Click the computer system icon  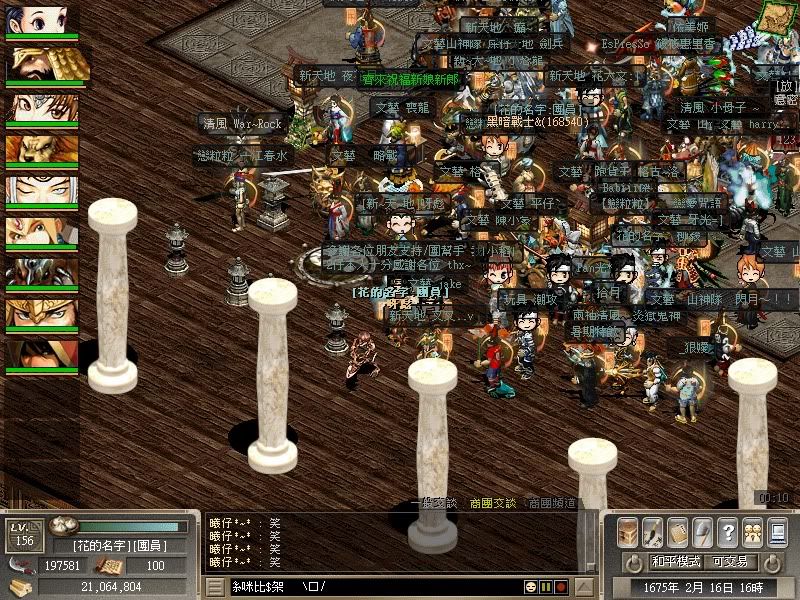click(777, 531)
